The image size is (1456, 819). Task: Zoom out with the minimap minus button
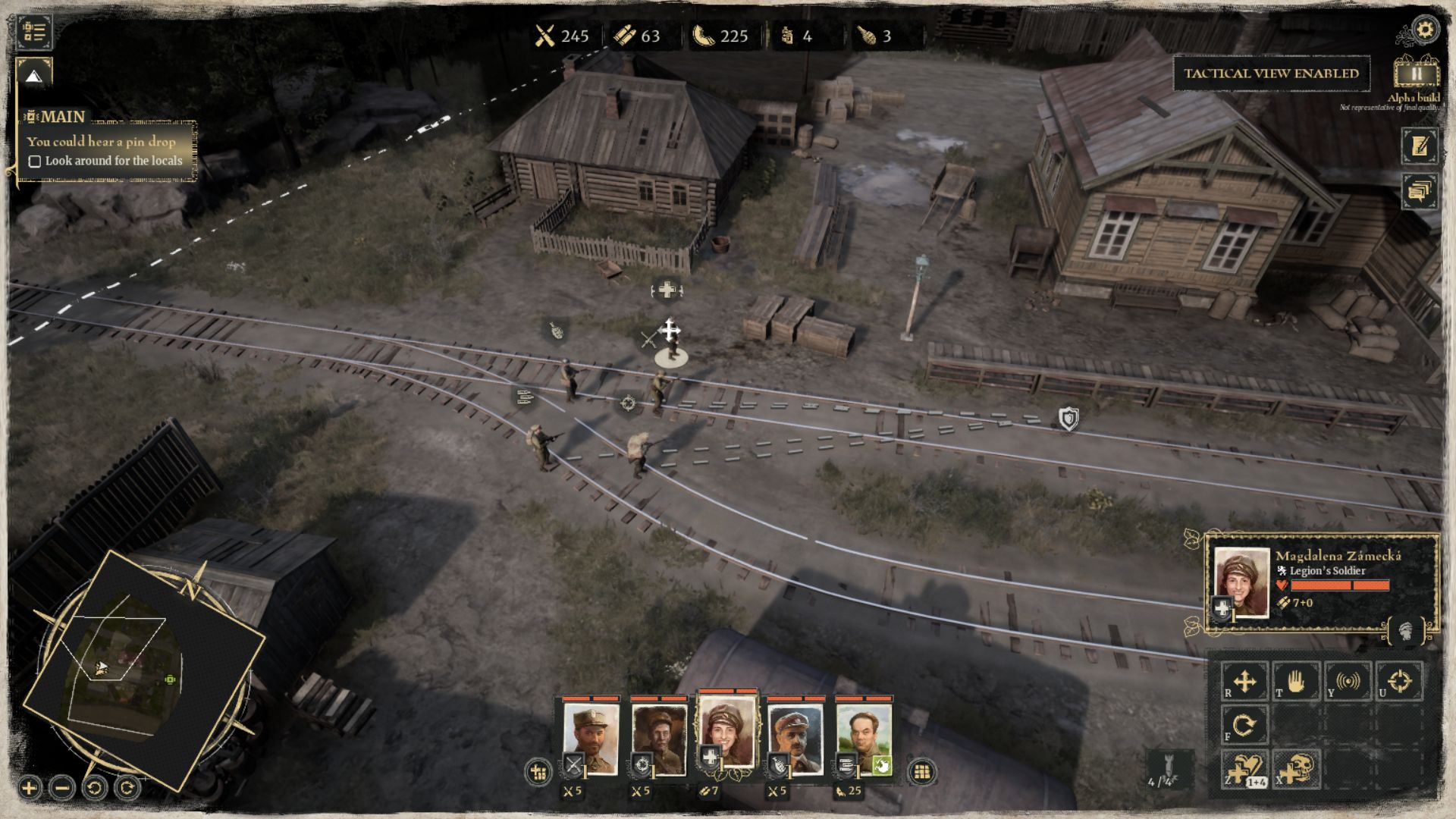coord(62,788)
